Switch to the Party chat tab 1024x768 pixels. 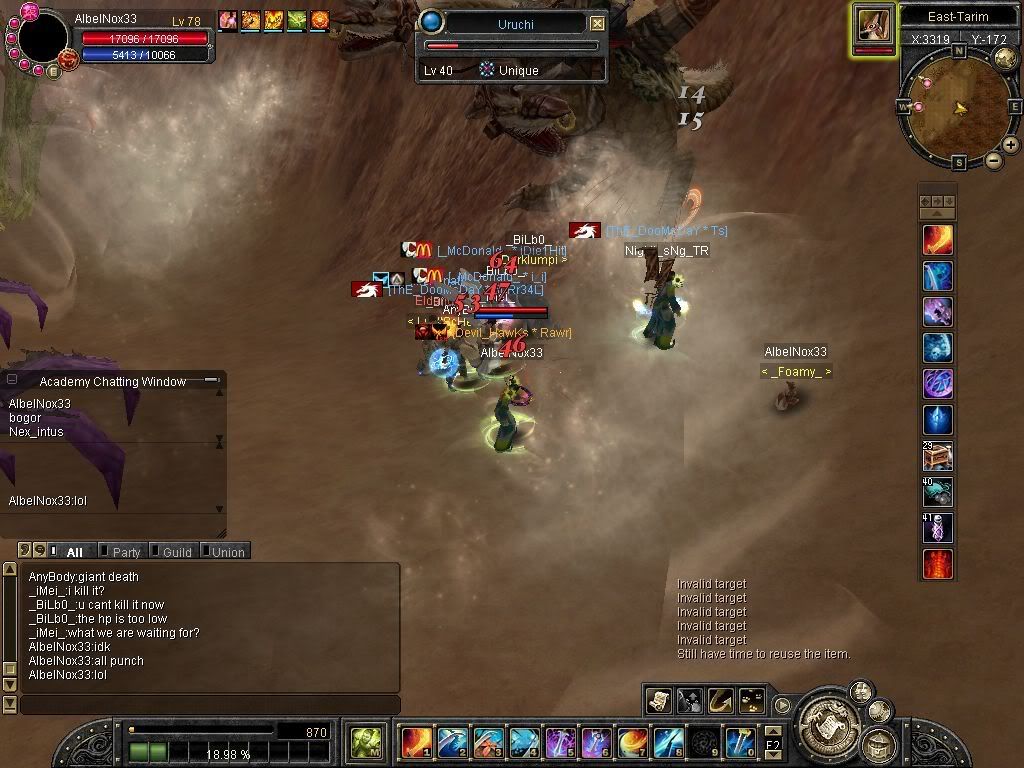tap(125, 552)
